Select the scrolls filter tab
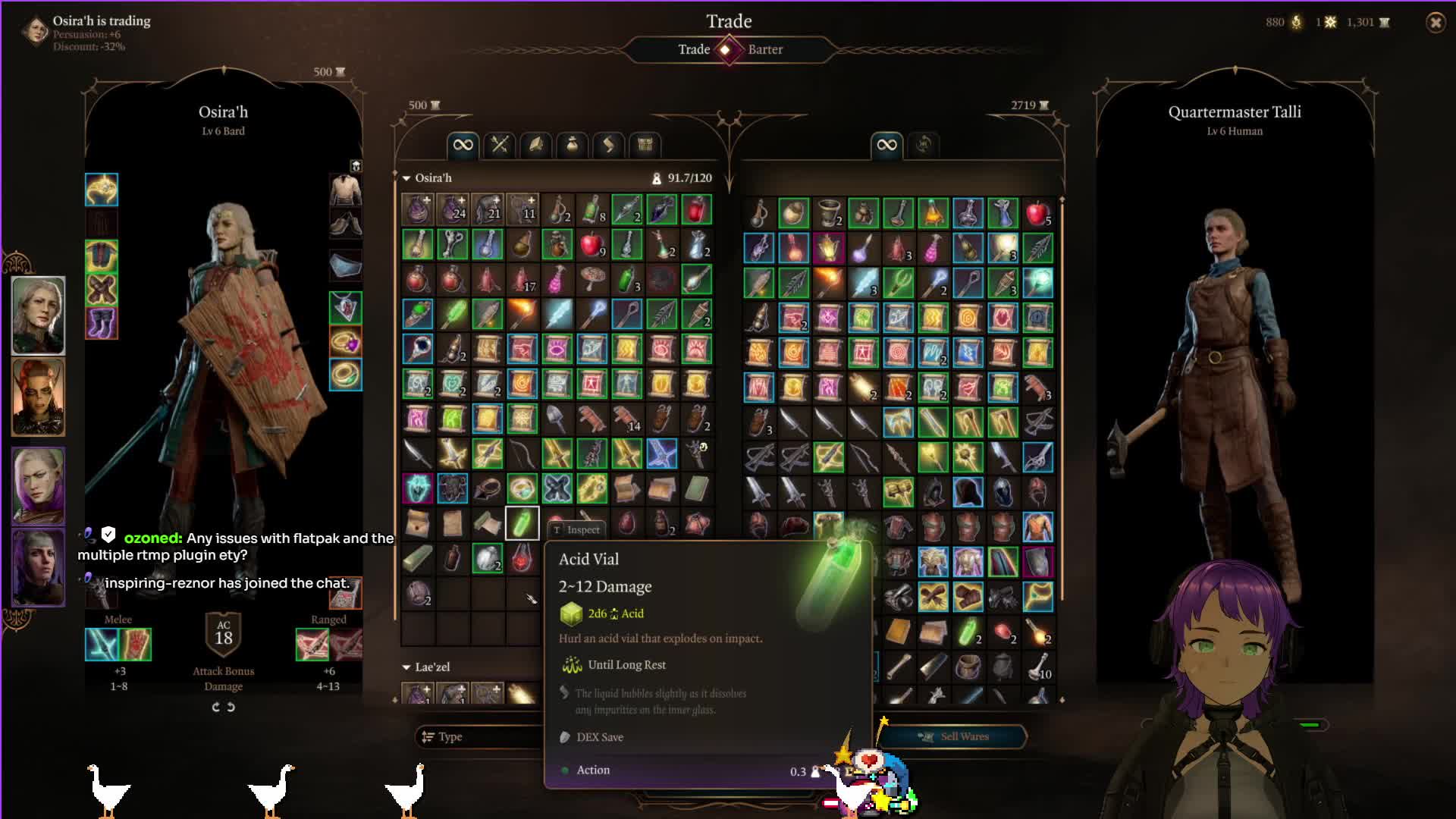Viewport: 1456px width, 819px height. coord(609,144)
